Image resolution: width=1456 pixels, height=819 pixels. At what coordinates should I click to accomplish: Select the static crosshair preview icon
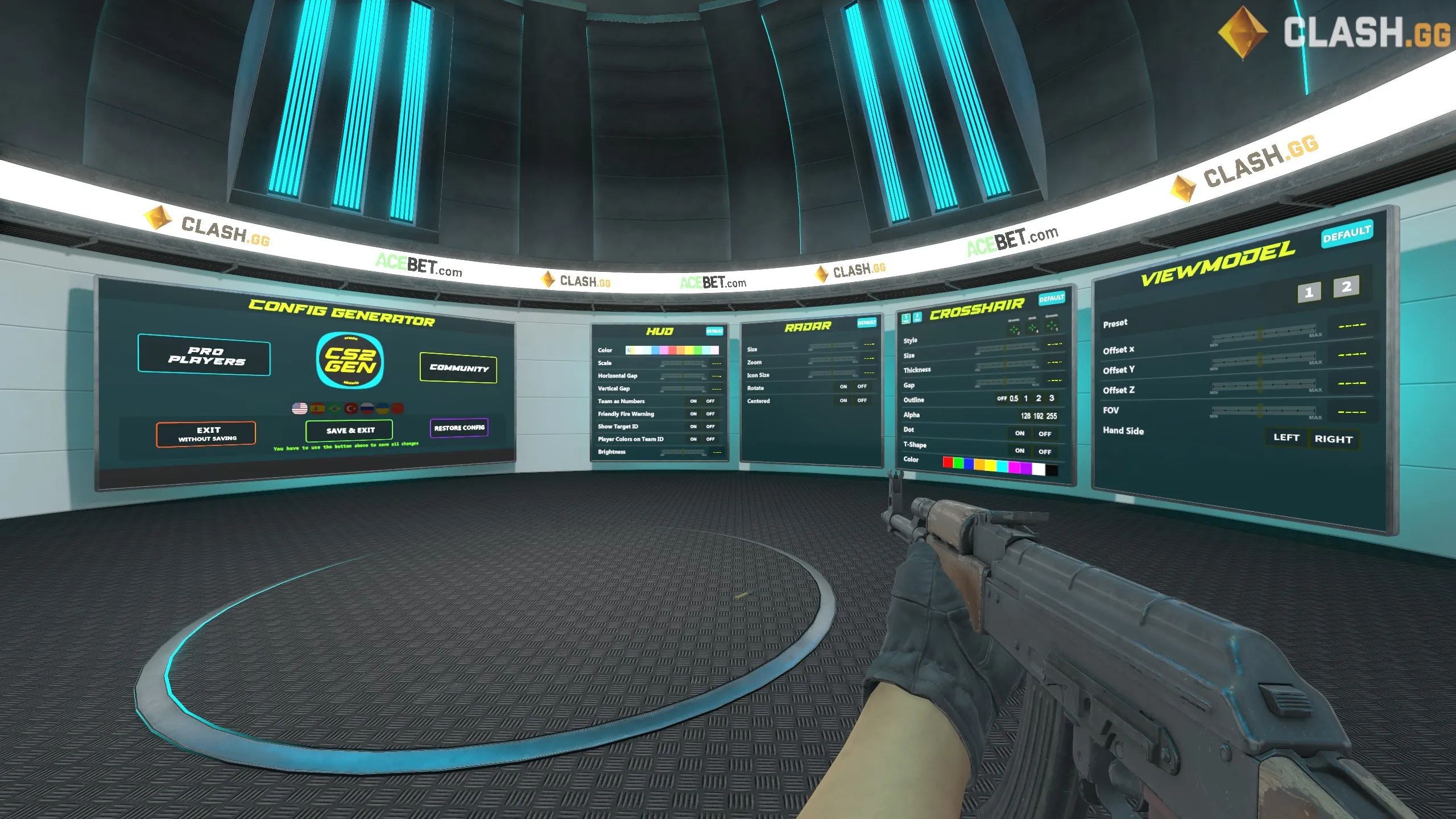tap(1032, 328)
